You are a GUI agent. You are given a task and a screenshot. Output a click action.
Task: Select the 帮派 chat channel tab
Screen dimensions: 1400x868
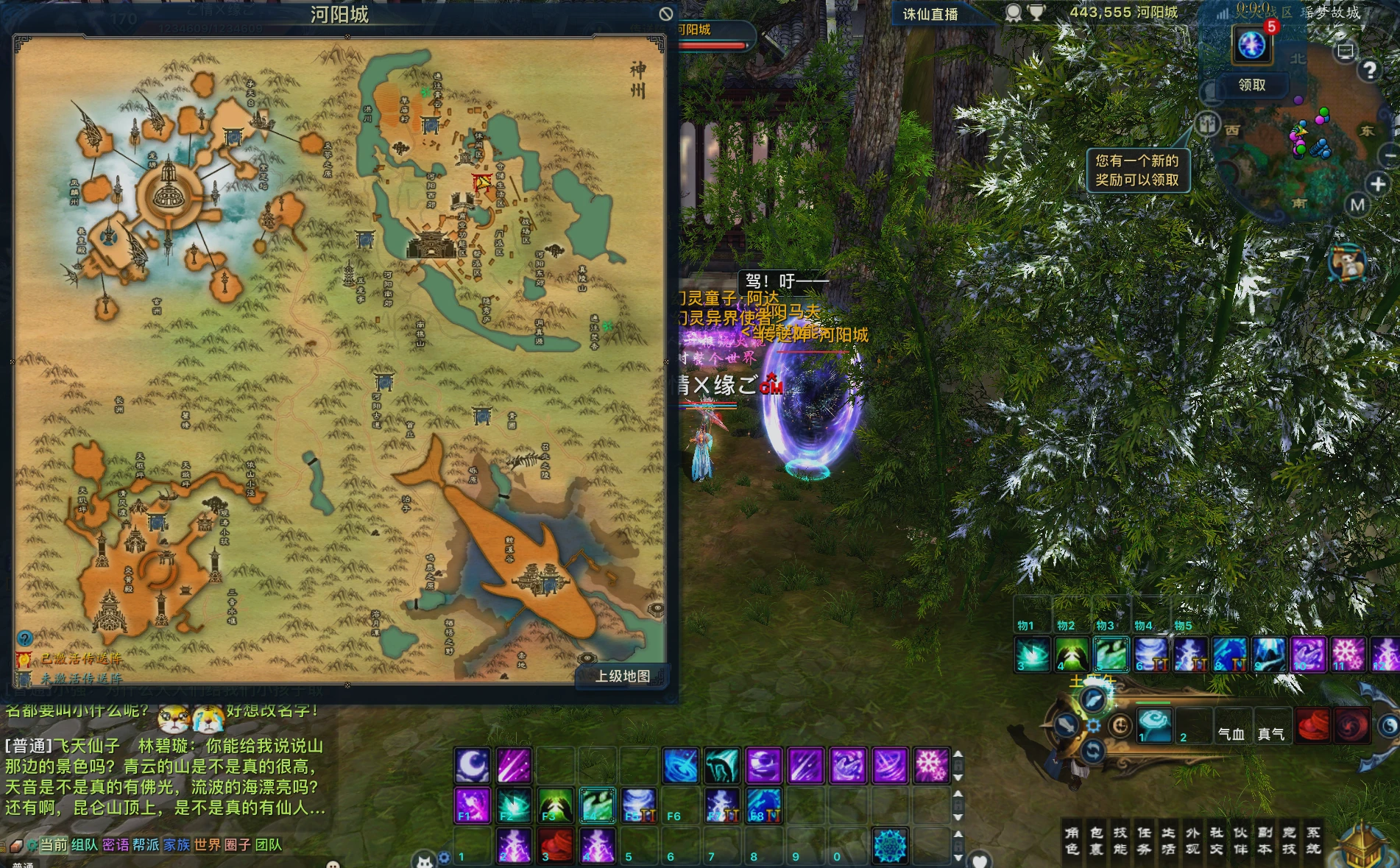(146, 844)
